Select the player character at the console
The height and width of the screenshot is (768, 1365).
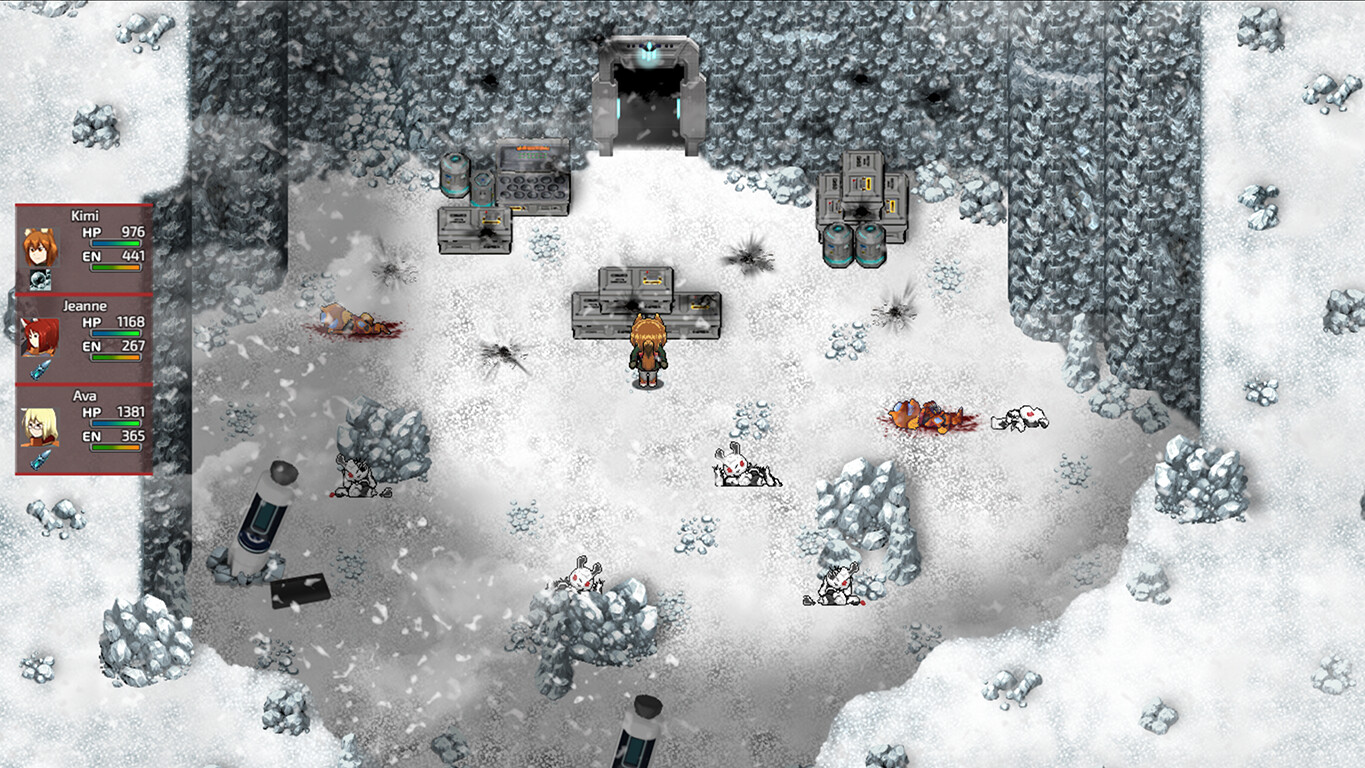tap(648, 352)
